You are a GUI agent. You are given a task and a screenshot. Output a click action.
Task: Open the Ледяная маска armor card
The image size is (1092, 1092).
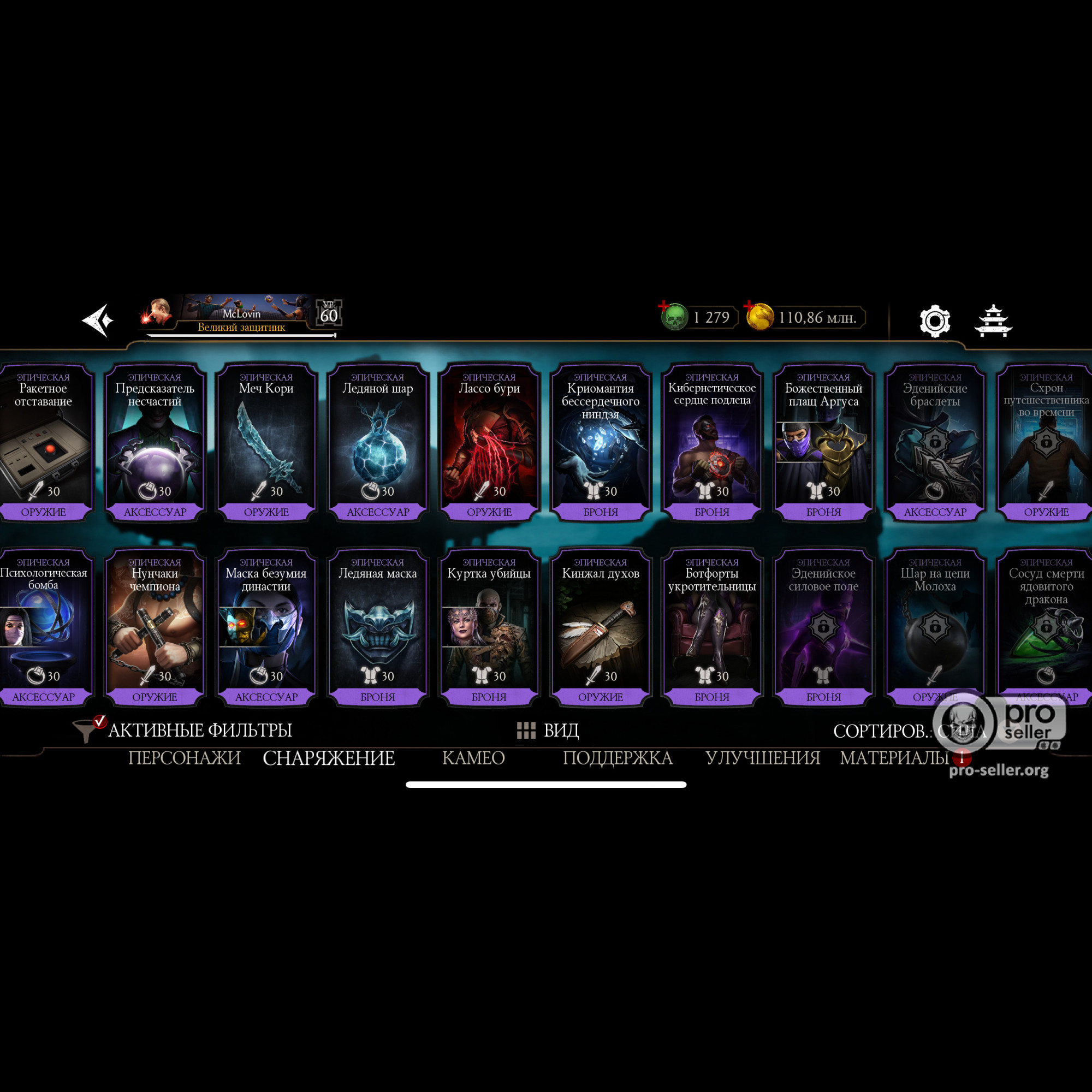pos(378,626)
